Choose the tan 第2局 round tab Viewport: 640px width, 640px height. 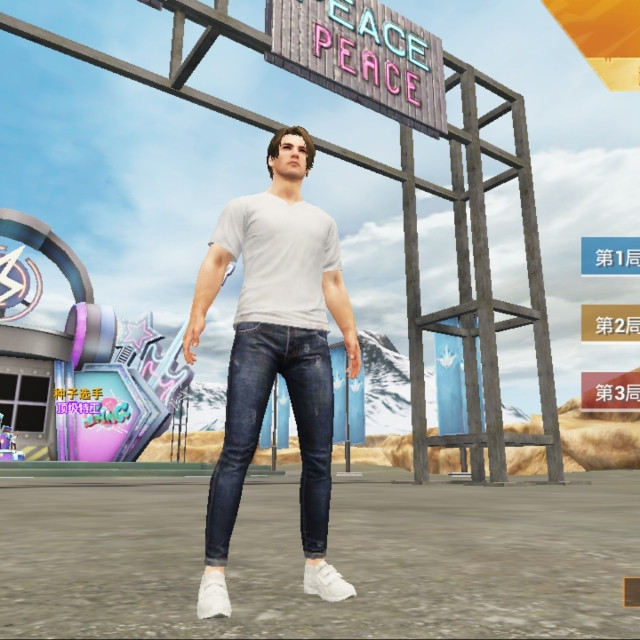tap(612, 325)
